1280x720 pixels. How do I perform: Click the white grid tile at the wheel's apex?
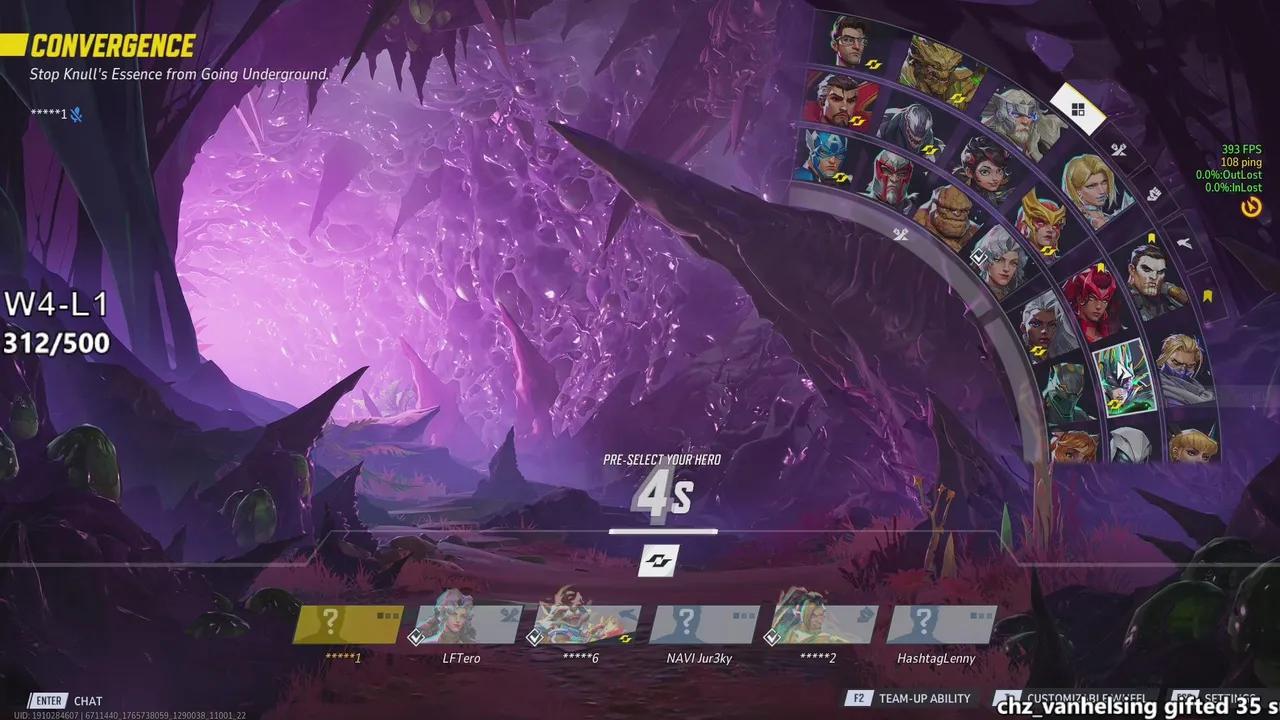(x=1077, y=108)
